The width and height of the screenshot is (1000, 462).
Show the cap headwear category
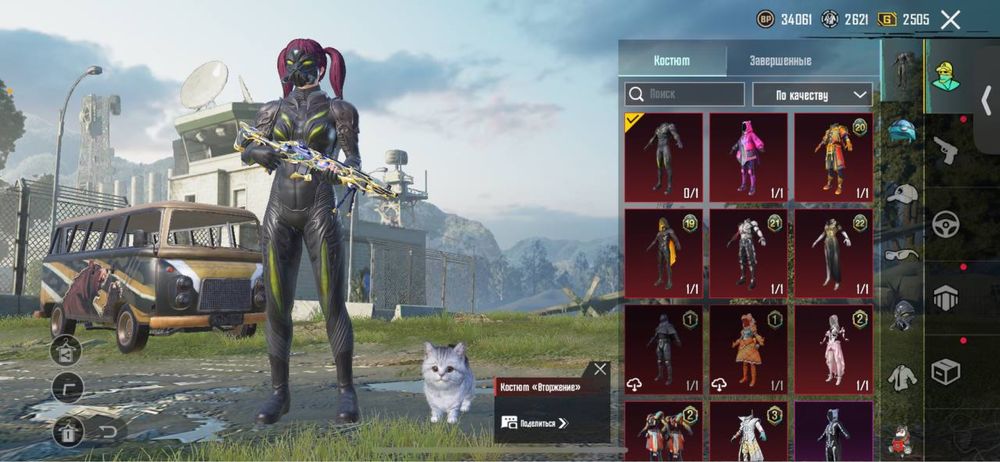902,194
